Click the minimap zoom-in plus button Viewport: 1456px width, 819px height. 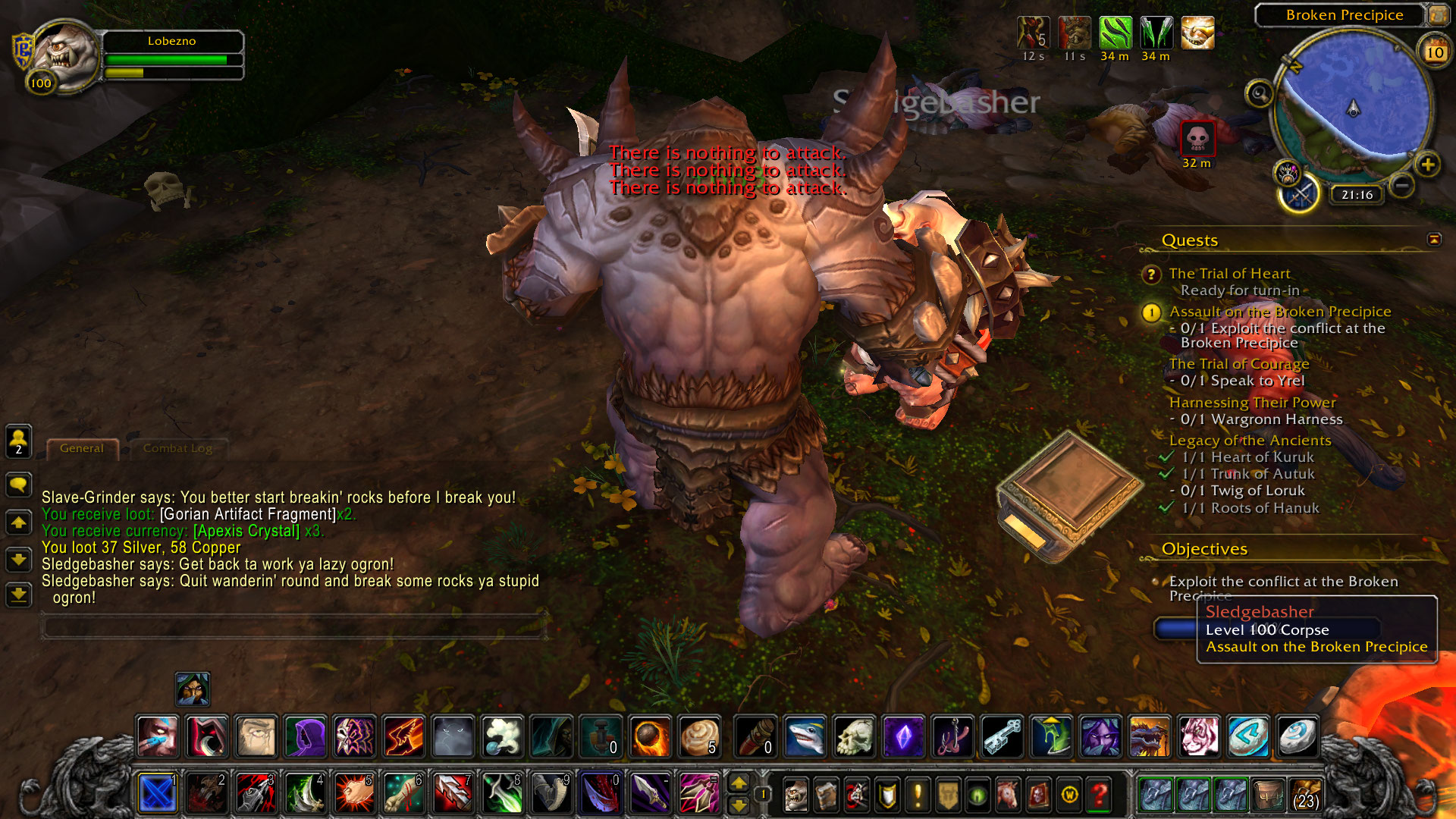tap(1427, 165)
